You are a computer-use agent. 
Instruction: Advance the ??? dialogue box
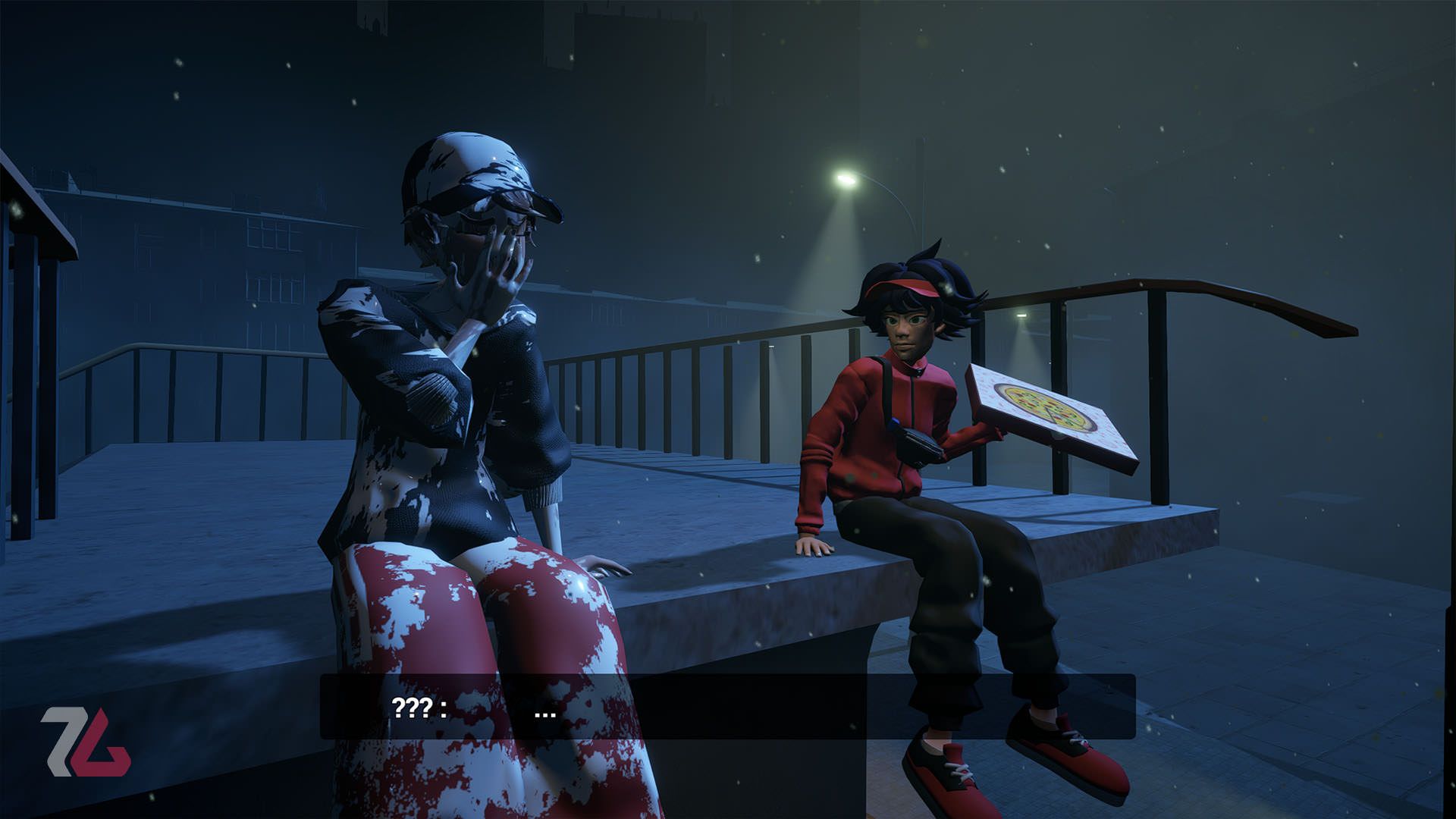[727, 707]
